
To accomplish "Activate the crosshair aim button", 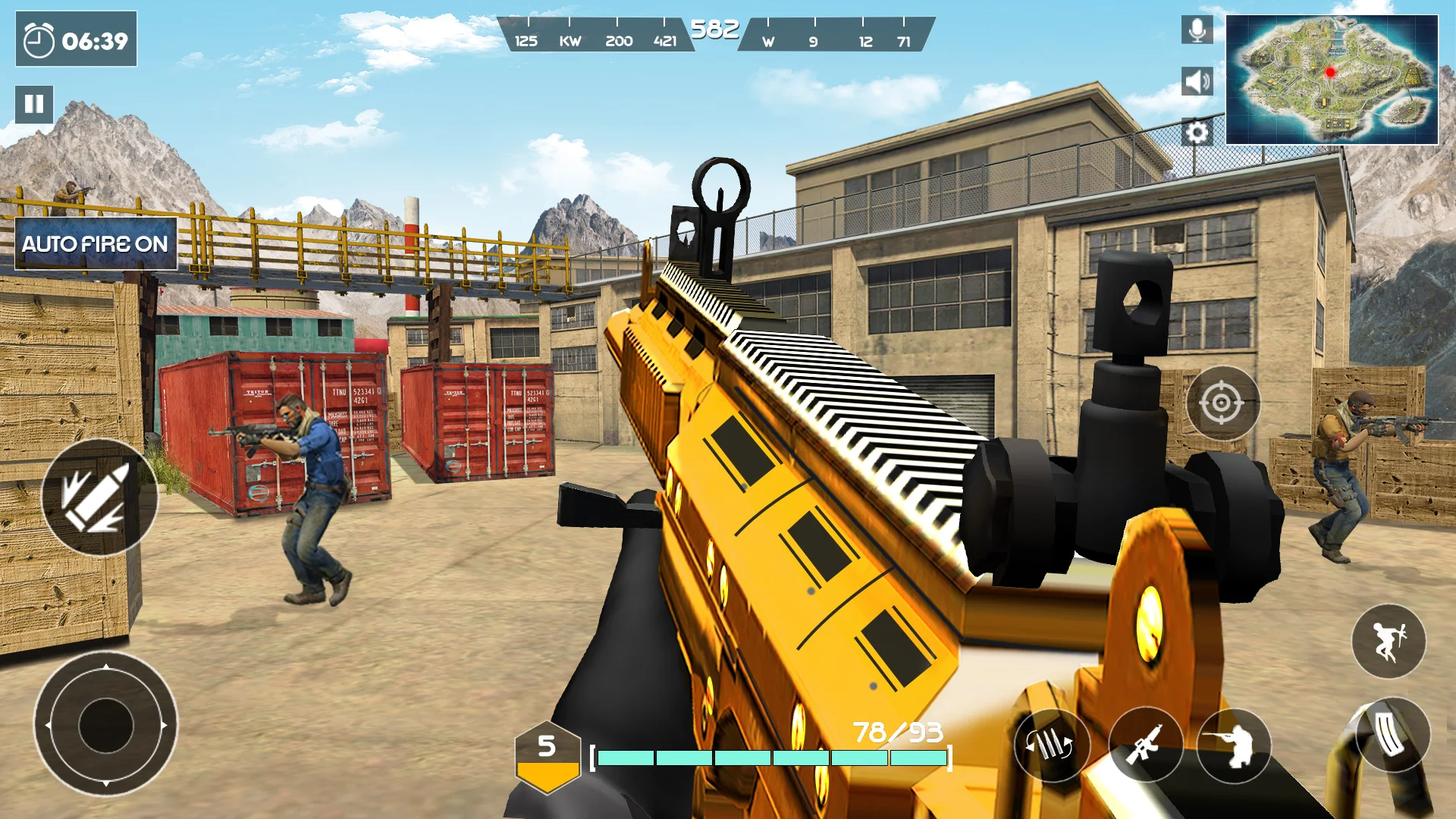I will point(1222,403).
